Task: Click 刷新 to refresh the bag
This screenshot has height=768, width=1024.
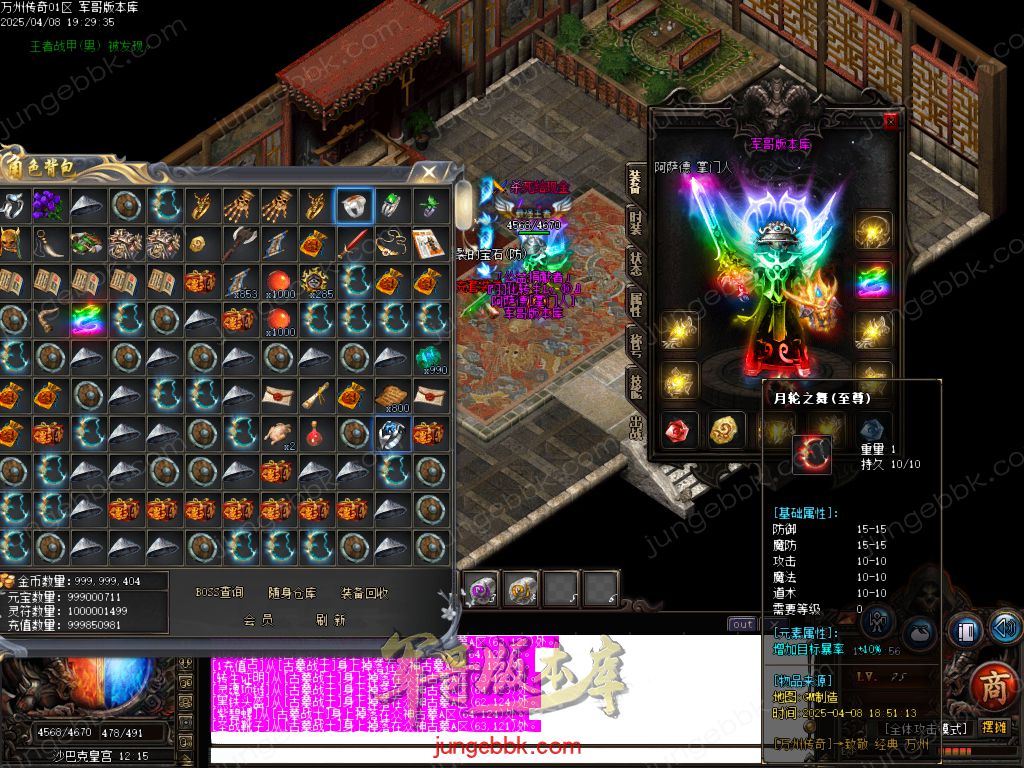Action: coord(330,620)
